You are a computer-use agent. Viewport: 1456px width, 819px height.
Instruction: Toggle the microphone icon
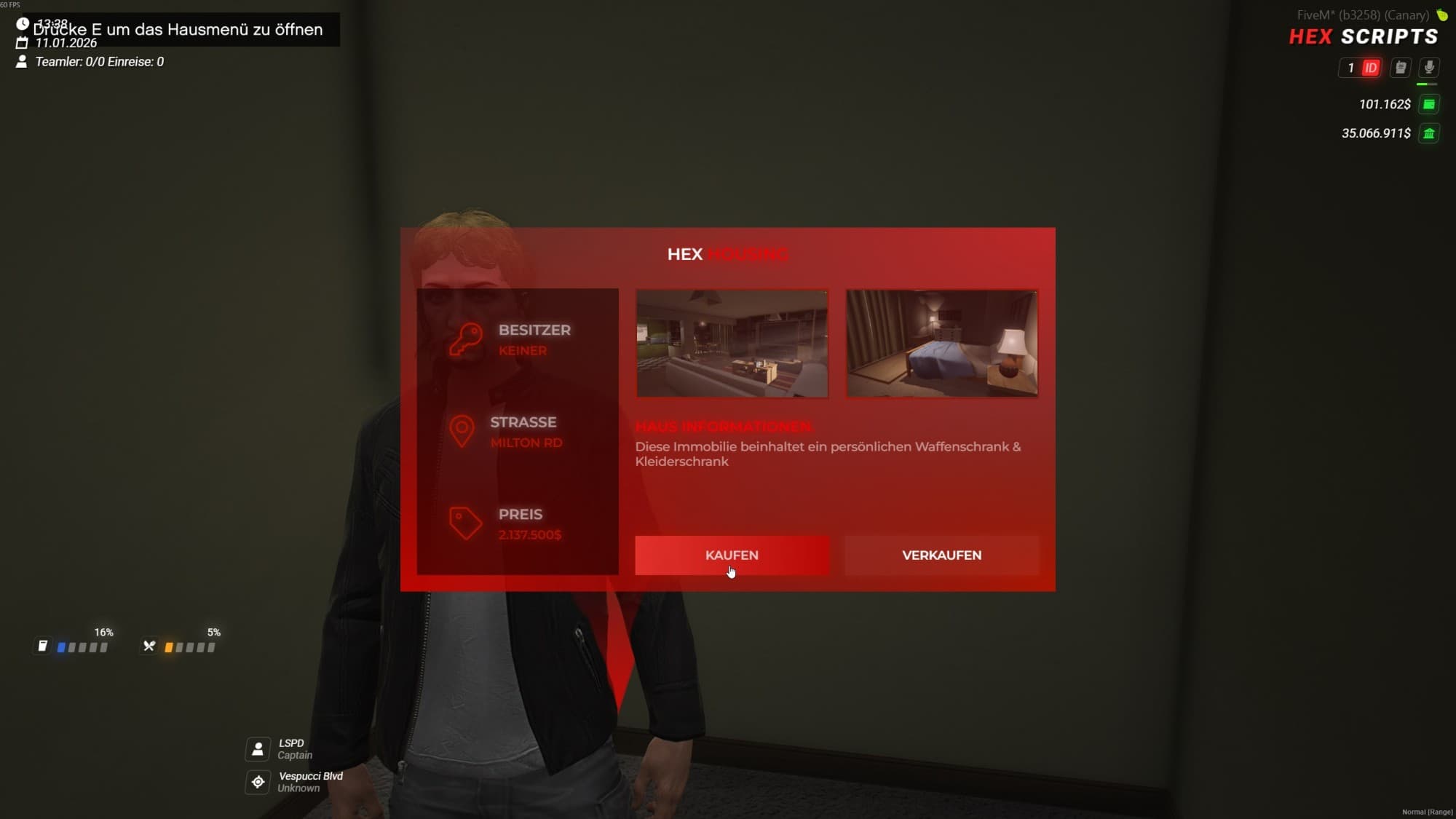[1429, 68]
